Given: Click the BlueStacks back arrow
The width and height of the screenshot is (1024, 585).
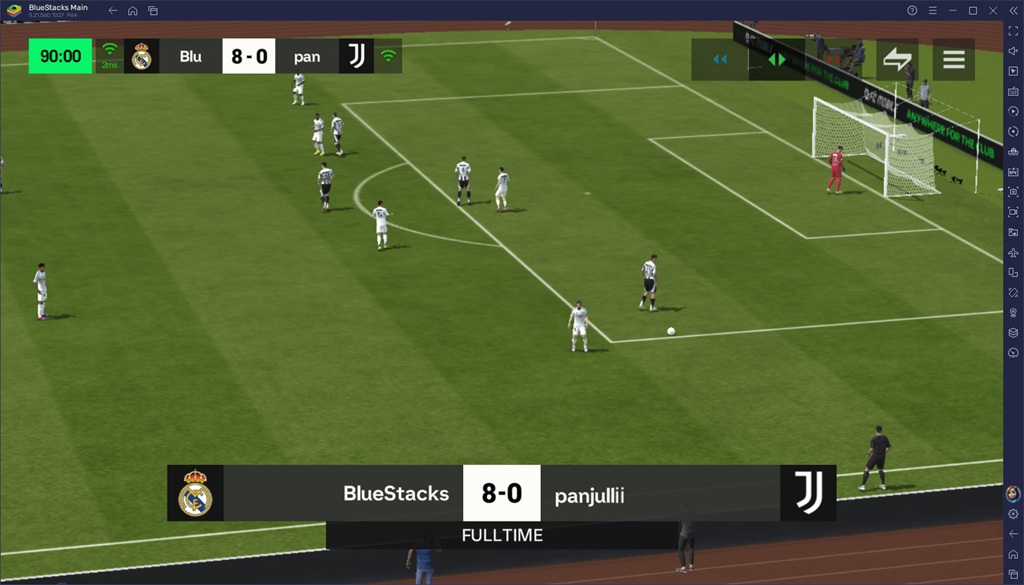Looking at the screenshot, I should point(112,10).
